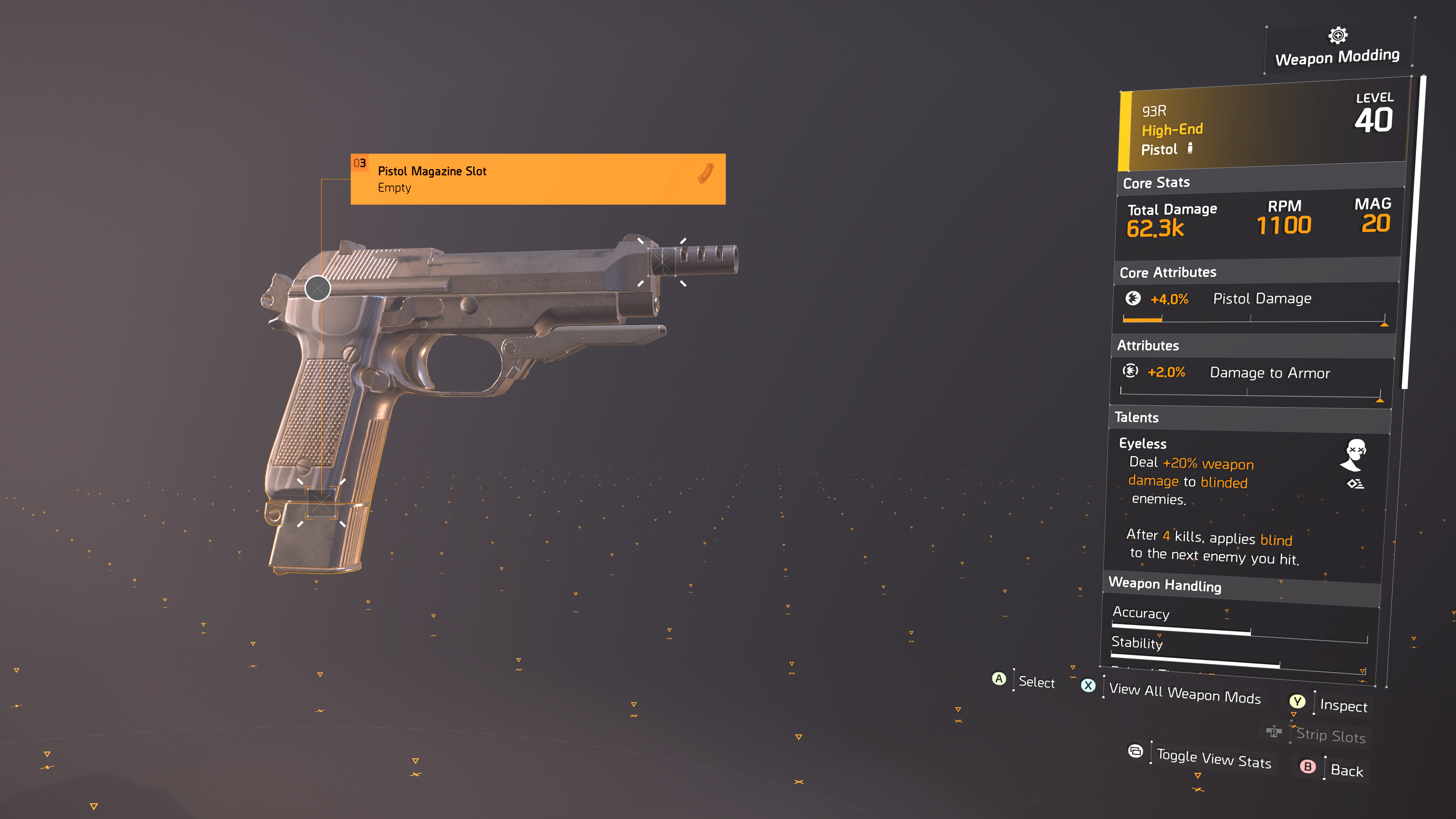Choose the muzzle mod slot marker on the barrel
This screenshot has height=819, width=1456.
[662, 262]
